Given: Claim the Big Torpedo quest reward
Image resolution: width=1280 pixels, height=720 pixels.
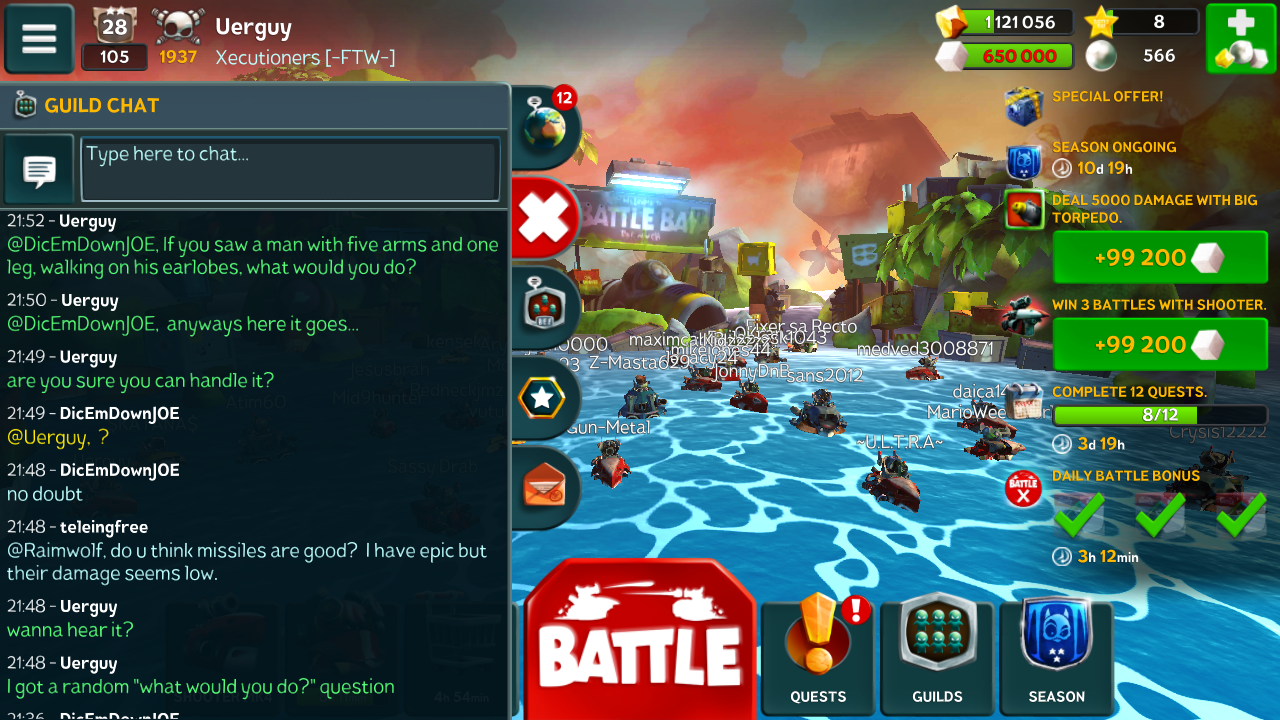Looking at the screenshot, I should pos(1159,258).
